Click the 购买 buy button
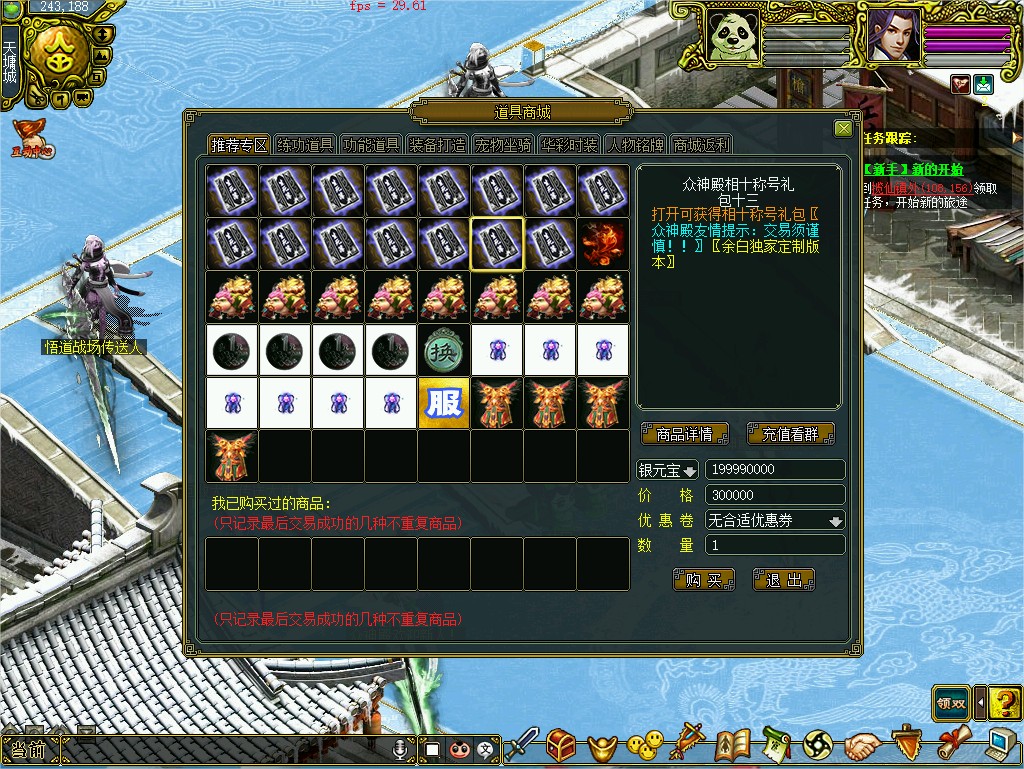Screen dimensions: 1024x769 [704, 580]
